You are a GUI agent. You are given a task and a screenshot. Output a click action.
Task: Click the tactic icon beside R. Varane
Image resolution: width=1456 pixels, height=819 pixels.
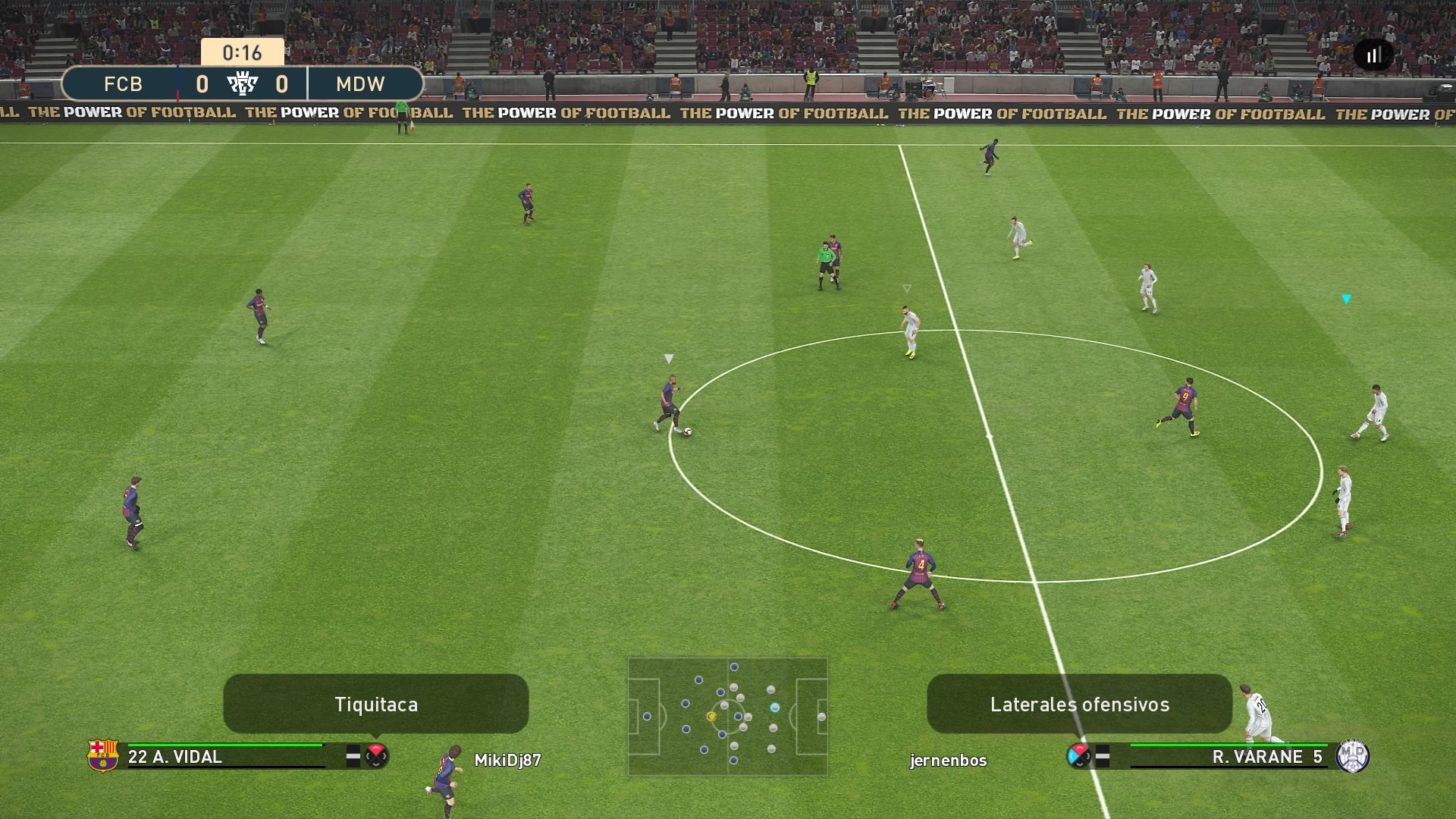(1078, 755)
